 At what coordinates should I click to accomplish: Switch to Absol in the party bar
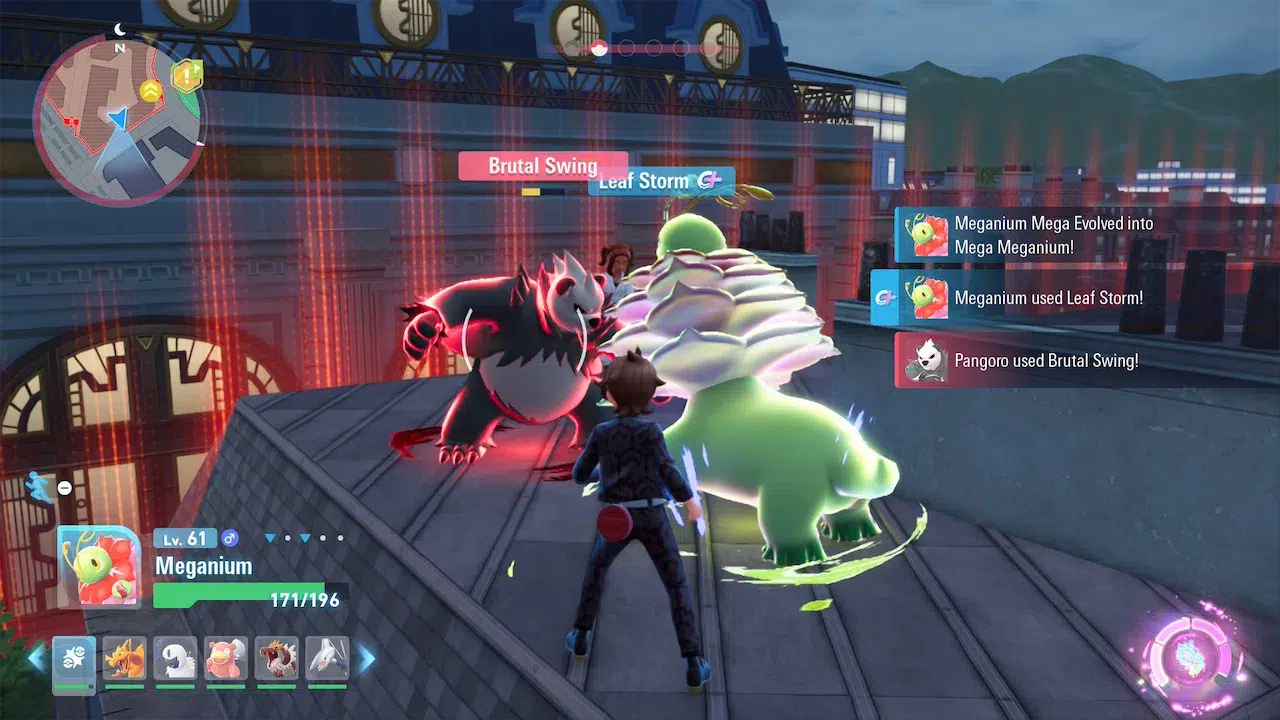tap(175, 658)
